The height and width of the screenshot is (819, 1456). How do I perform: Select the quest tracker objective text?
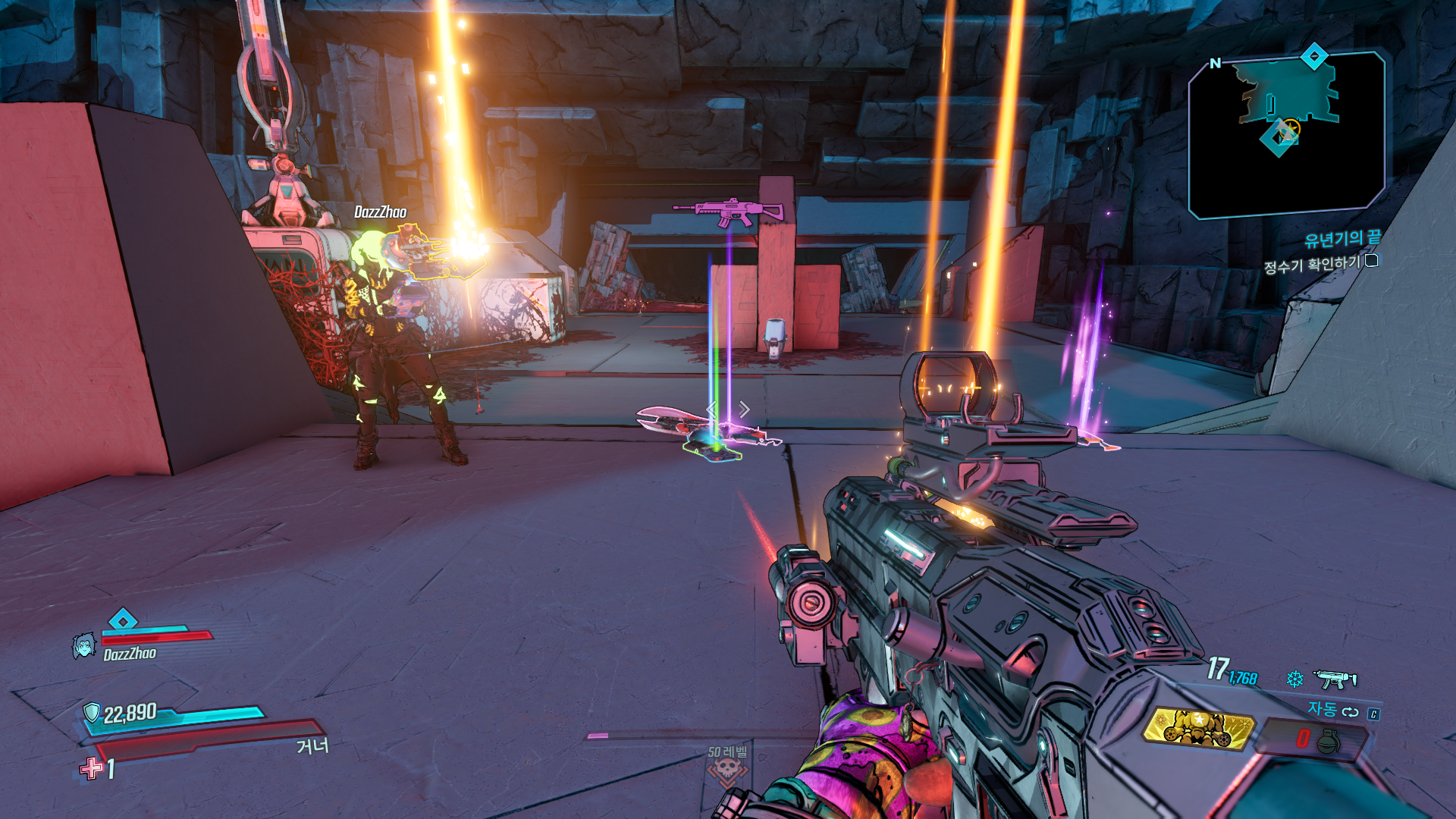coord(1312,265)
